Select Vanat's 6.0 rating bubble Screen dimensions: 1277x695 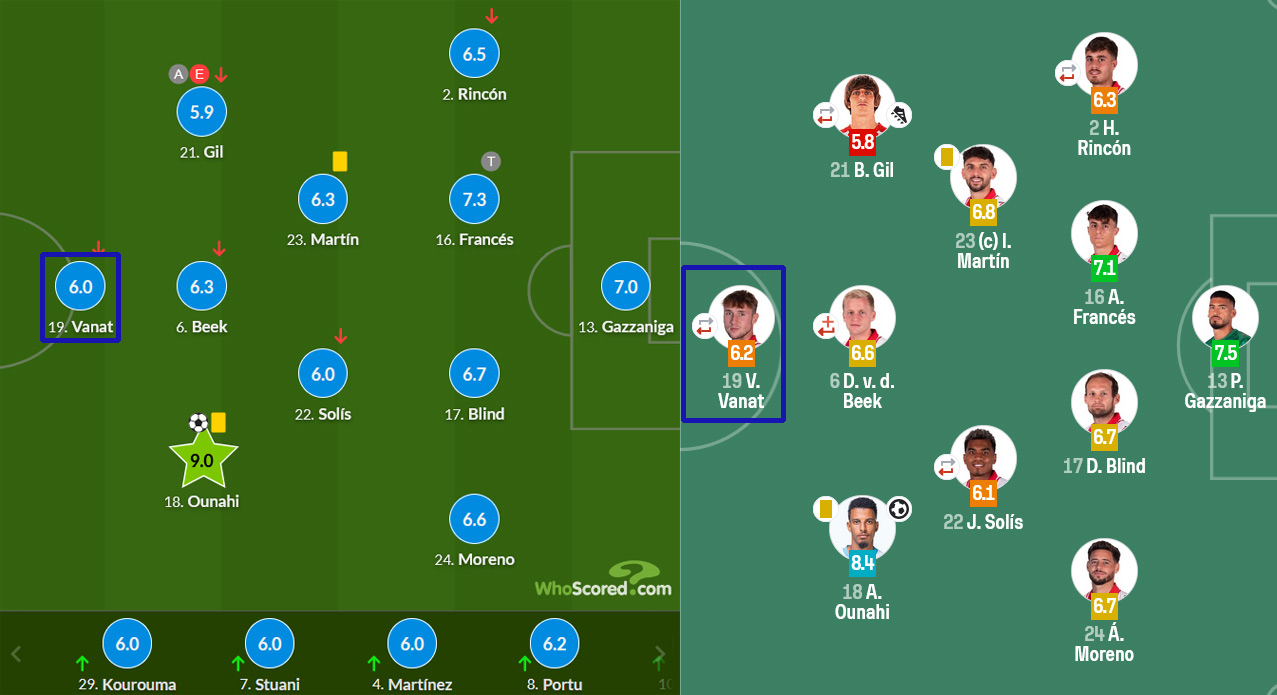tap(80, 287)
